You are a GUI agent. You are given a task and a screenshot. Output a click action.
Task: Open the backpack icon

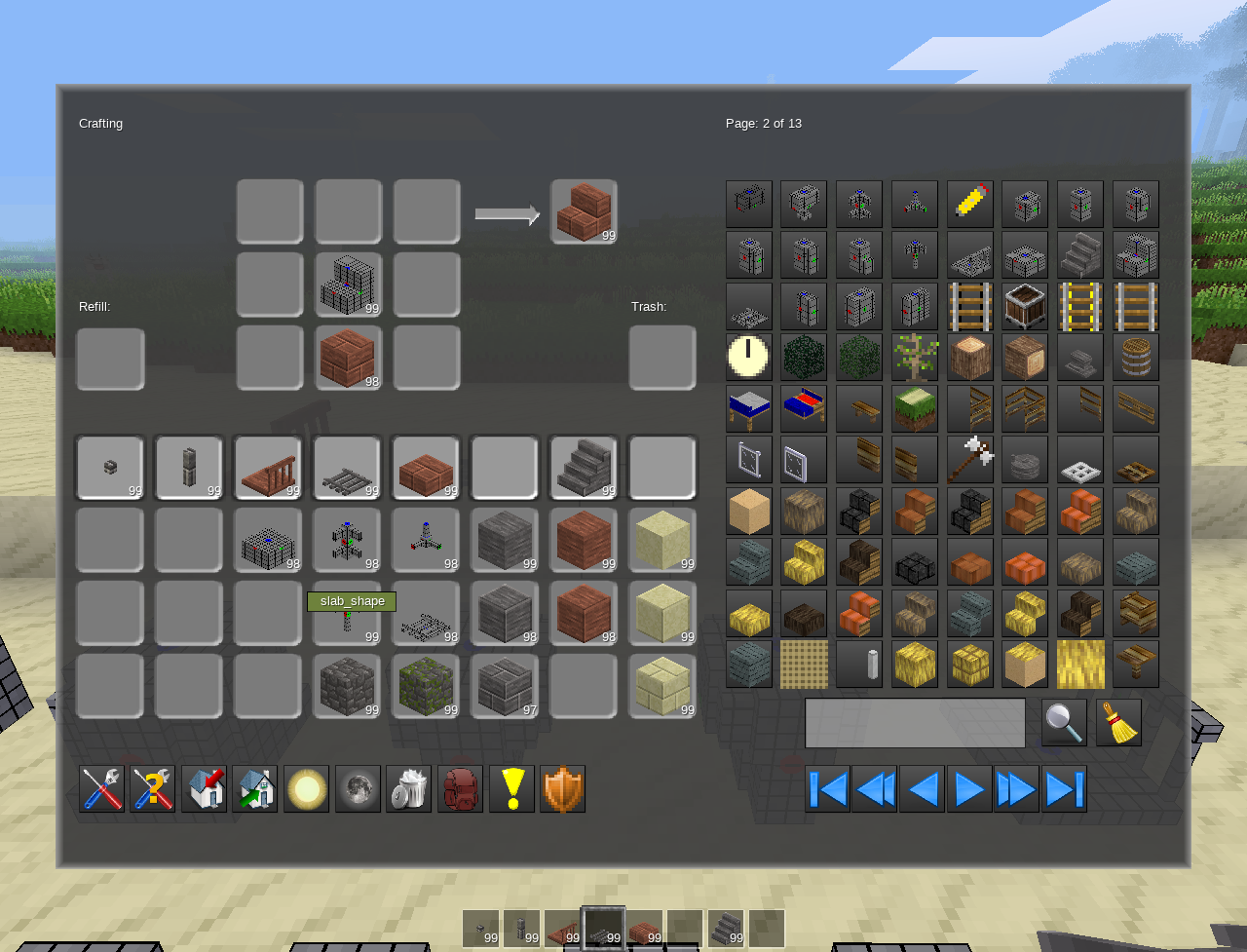point(460,788)
